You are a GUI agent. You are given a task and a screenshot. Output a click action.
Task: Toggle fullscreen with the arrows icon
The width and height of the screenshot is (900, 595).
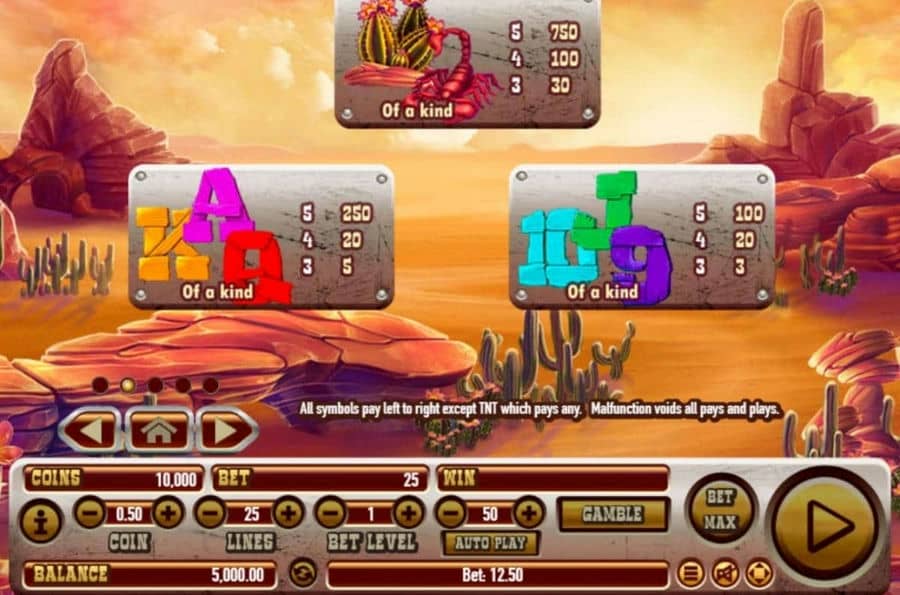[759, 573]
